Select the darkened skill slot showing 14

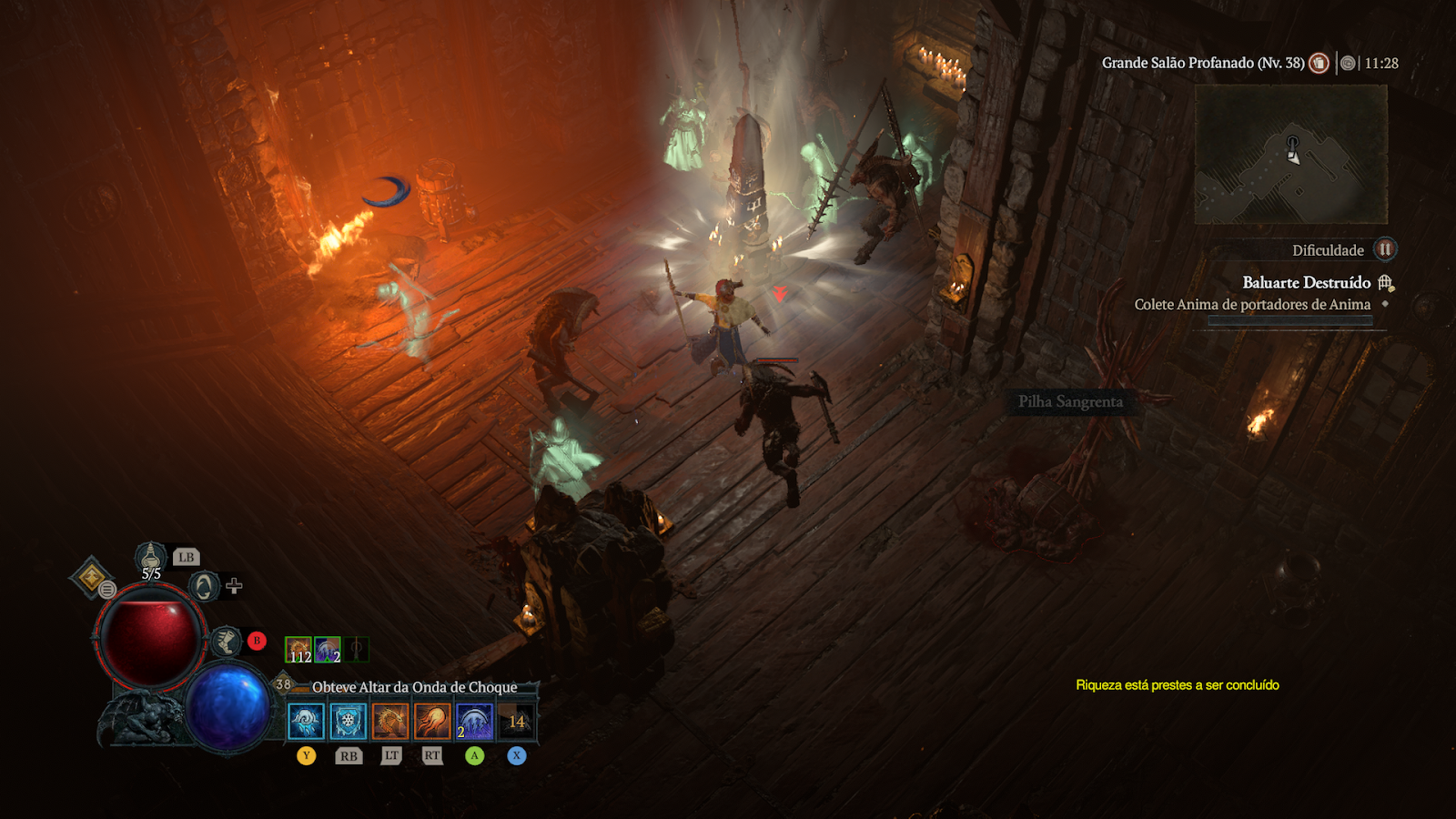pos(516,722)
